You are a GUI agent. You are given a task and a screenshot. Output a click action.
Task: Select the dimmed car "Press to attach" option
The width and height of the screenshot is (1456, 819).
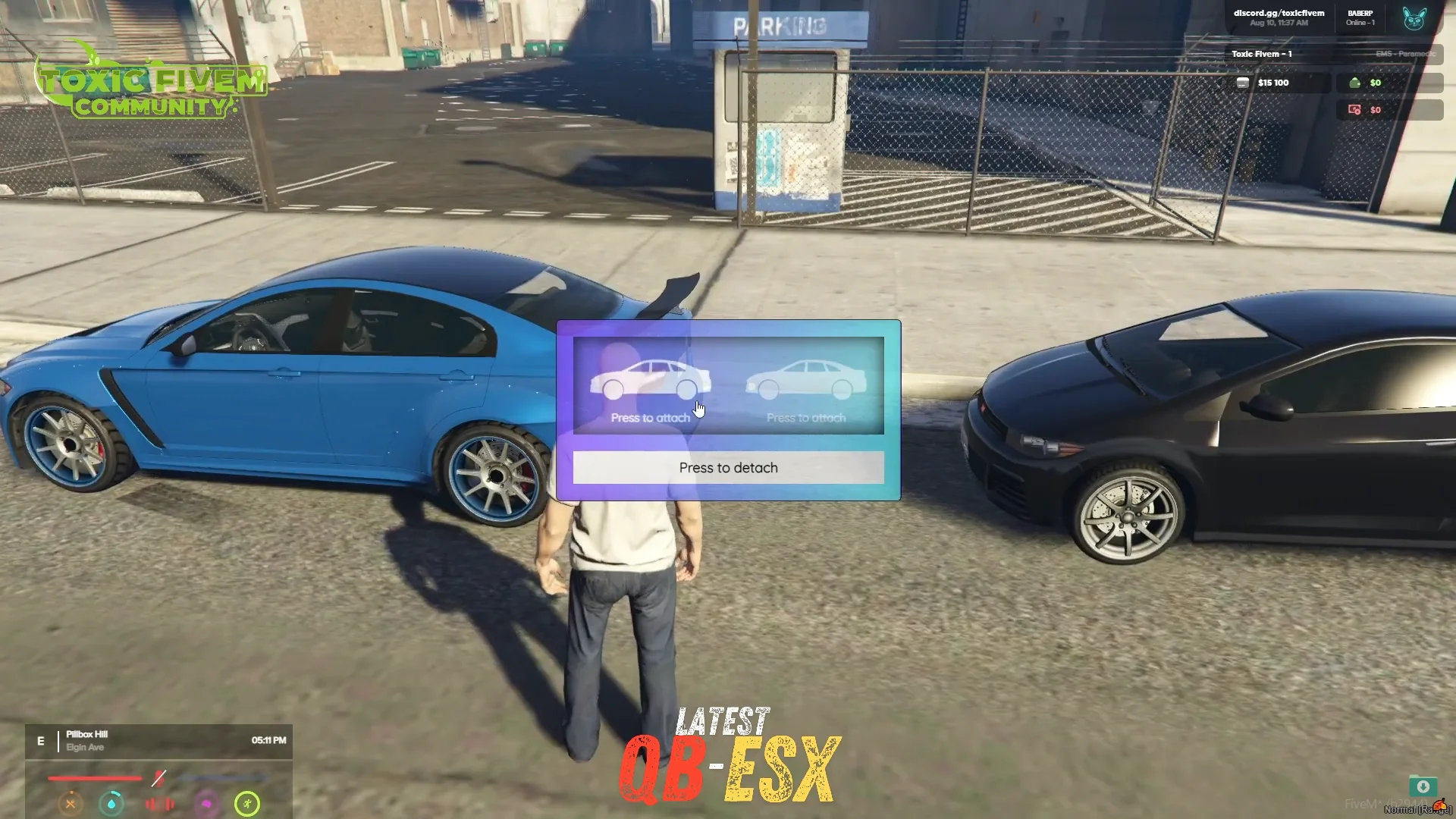pos(805,389)
